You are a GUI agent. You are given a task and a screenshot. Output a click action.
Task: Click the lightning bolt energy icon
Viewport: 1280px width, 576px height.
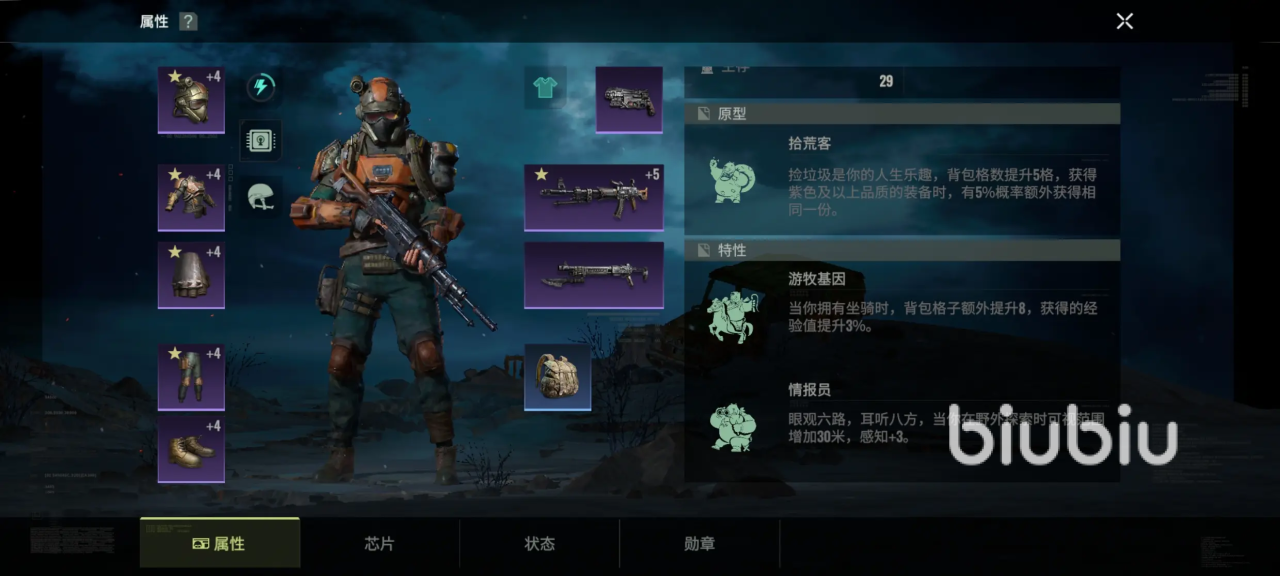point(261,87)
